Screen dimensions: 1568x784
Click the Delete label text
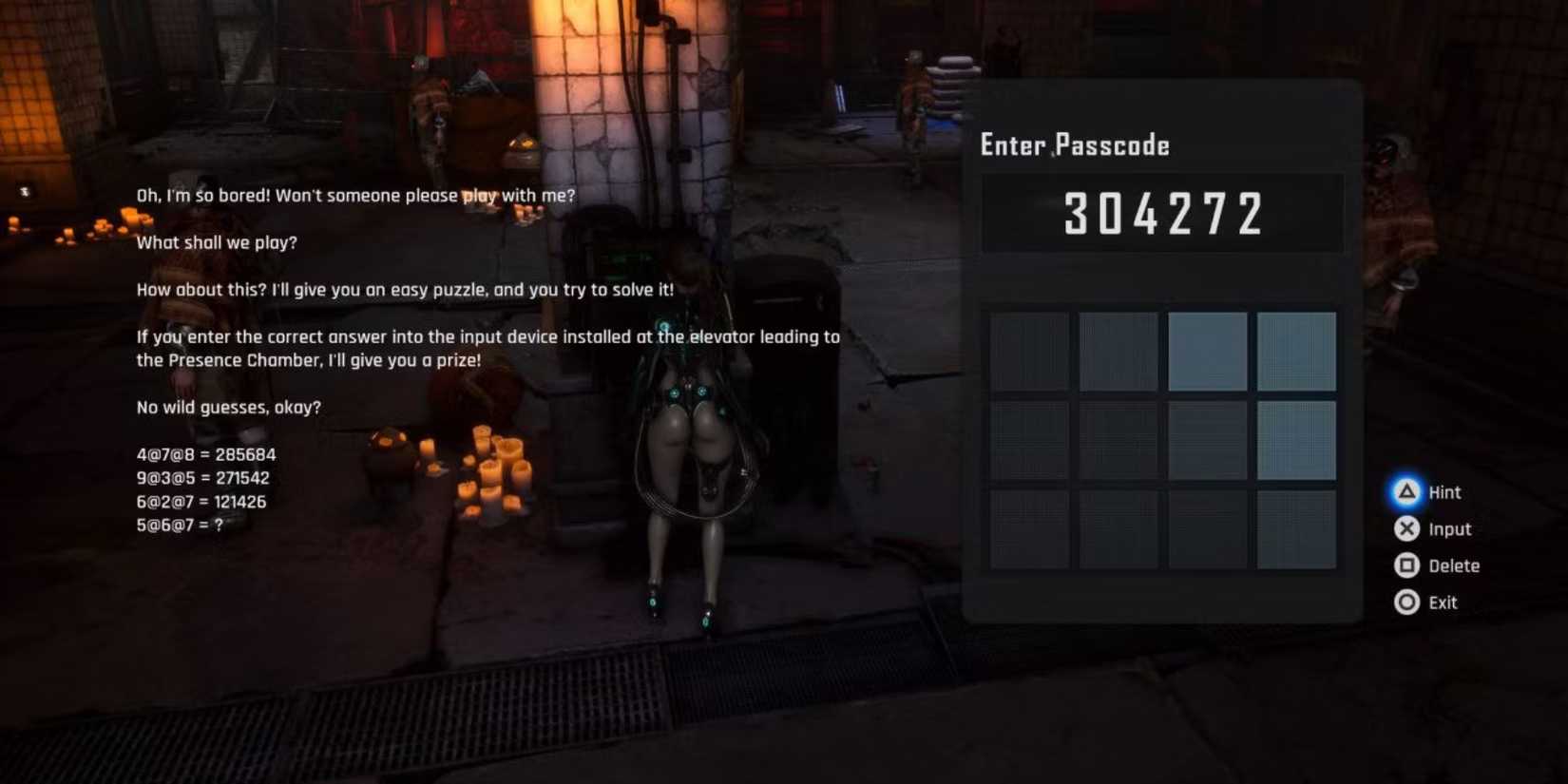(1453, 565)
